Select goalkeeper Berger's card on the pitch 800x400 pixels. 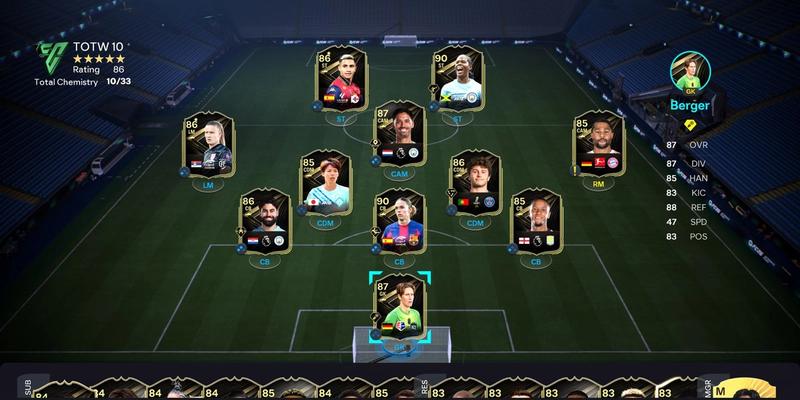point(400,307)
